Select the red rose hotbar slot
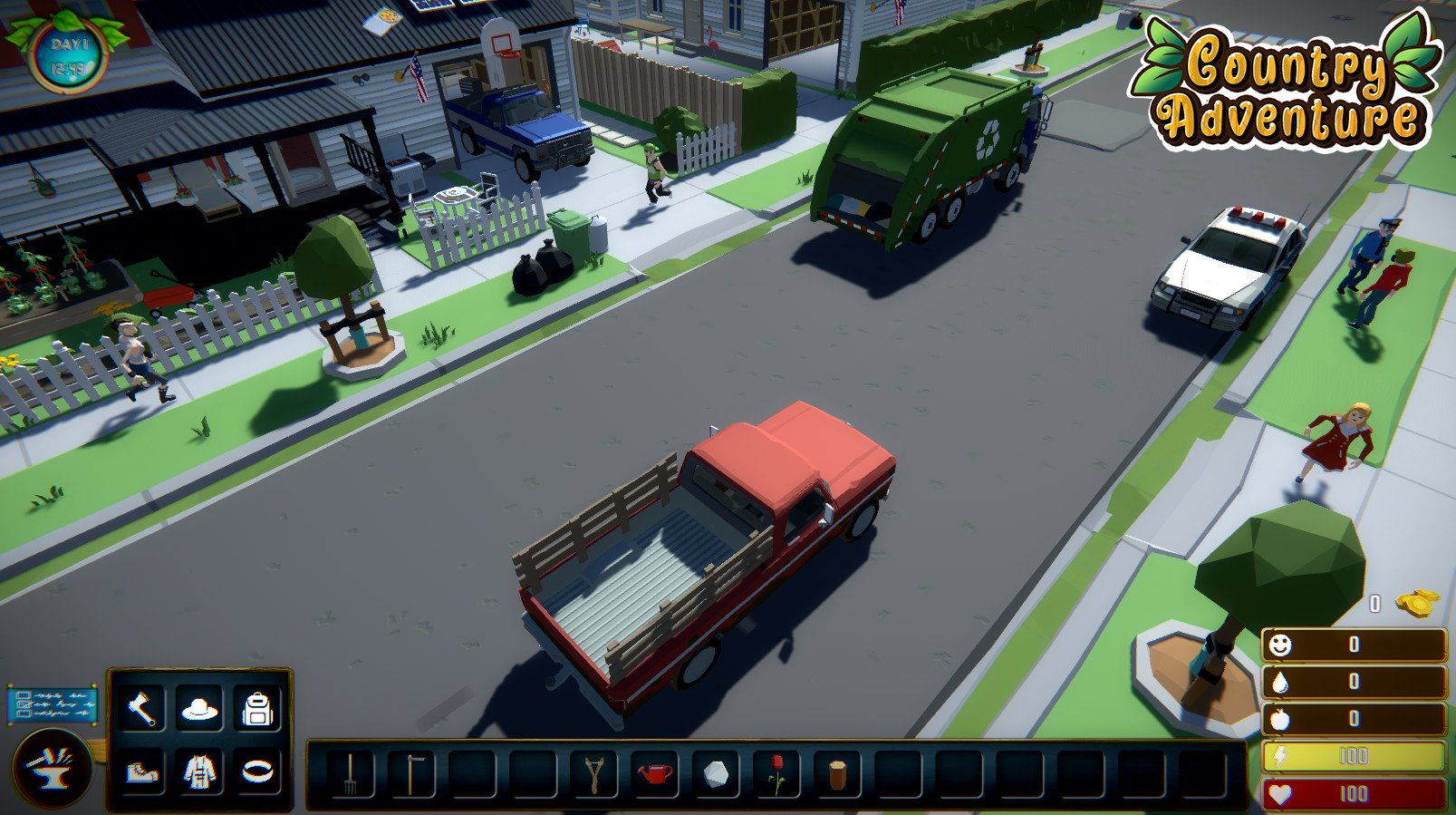The width and height of the screenshot is (1456, 815). click(x=776, y=771)
